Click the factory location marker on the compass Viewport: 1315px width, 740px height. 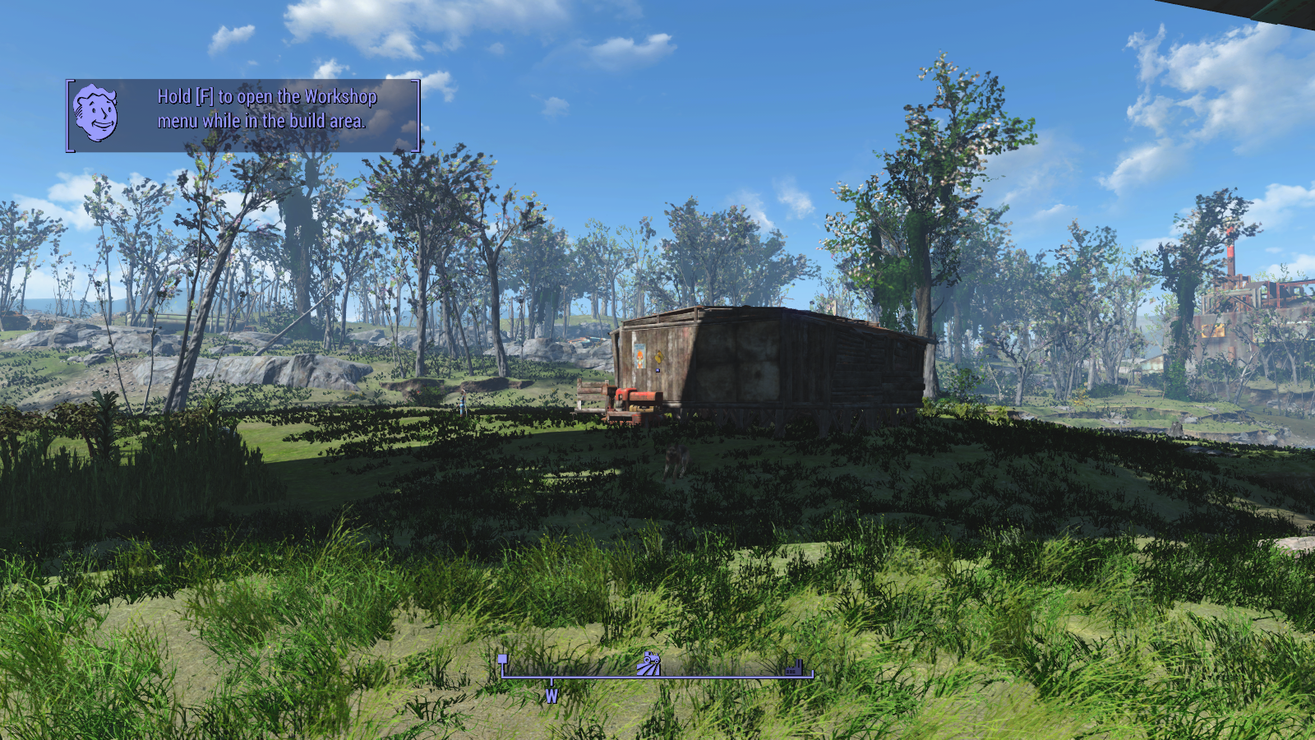[793, 667]
